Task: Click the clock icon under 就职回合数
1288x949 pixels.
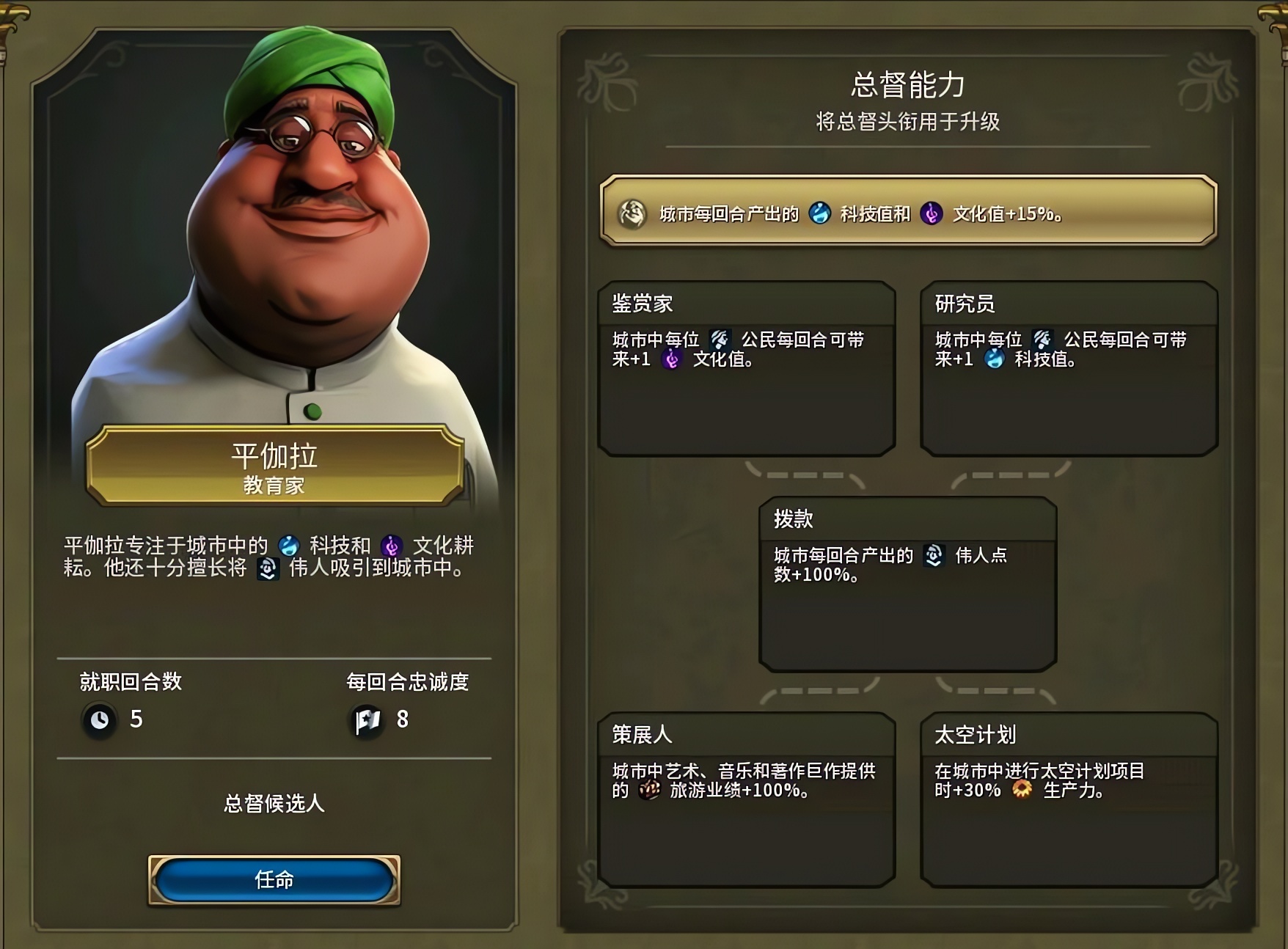Action: click(x=99, y=720)
